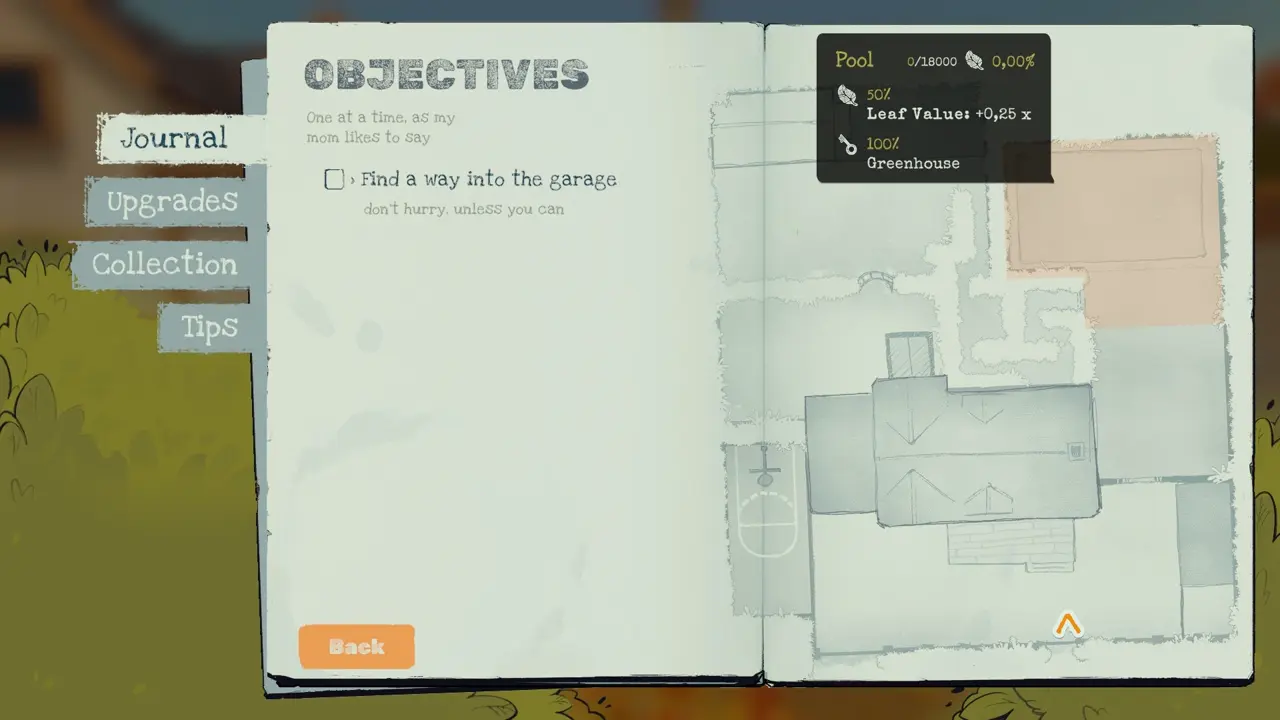Click the orange player arrow marker on map

point(1068,626)
